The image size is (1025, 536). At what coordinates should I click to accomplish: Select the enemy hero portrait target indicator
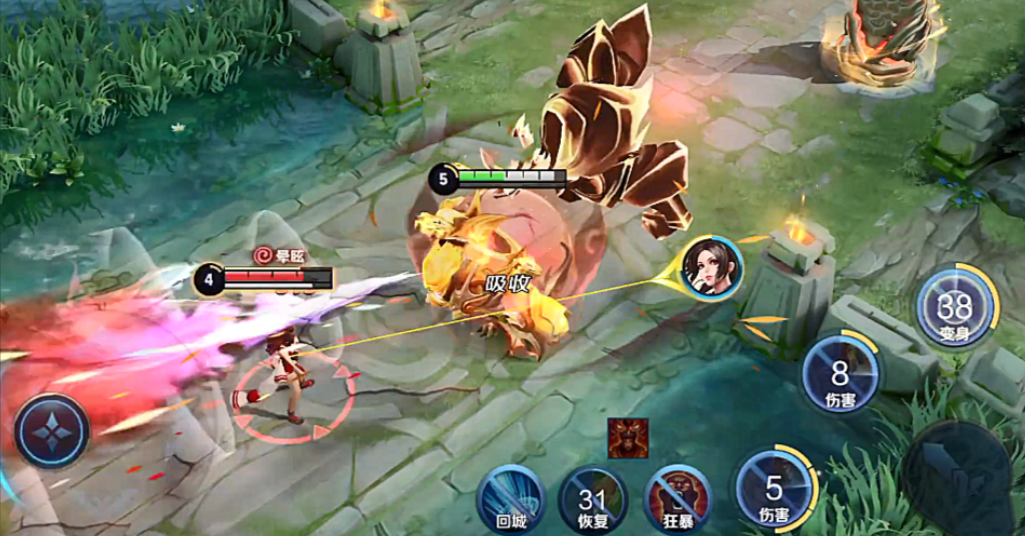tap(710, 266)
